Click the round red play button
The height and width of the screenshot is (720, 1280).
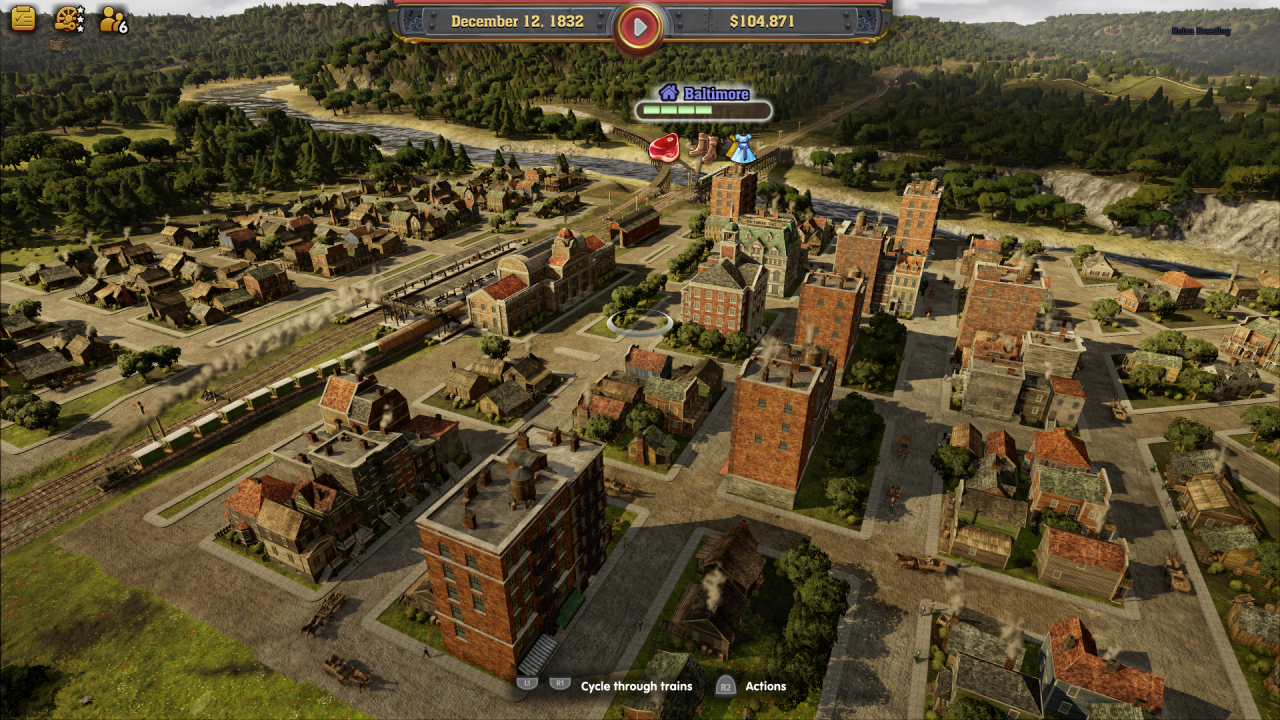[640, 24]
